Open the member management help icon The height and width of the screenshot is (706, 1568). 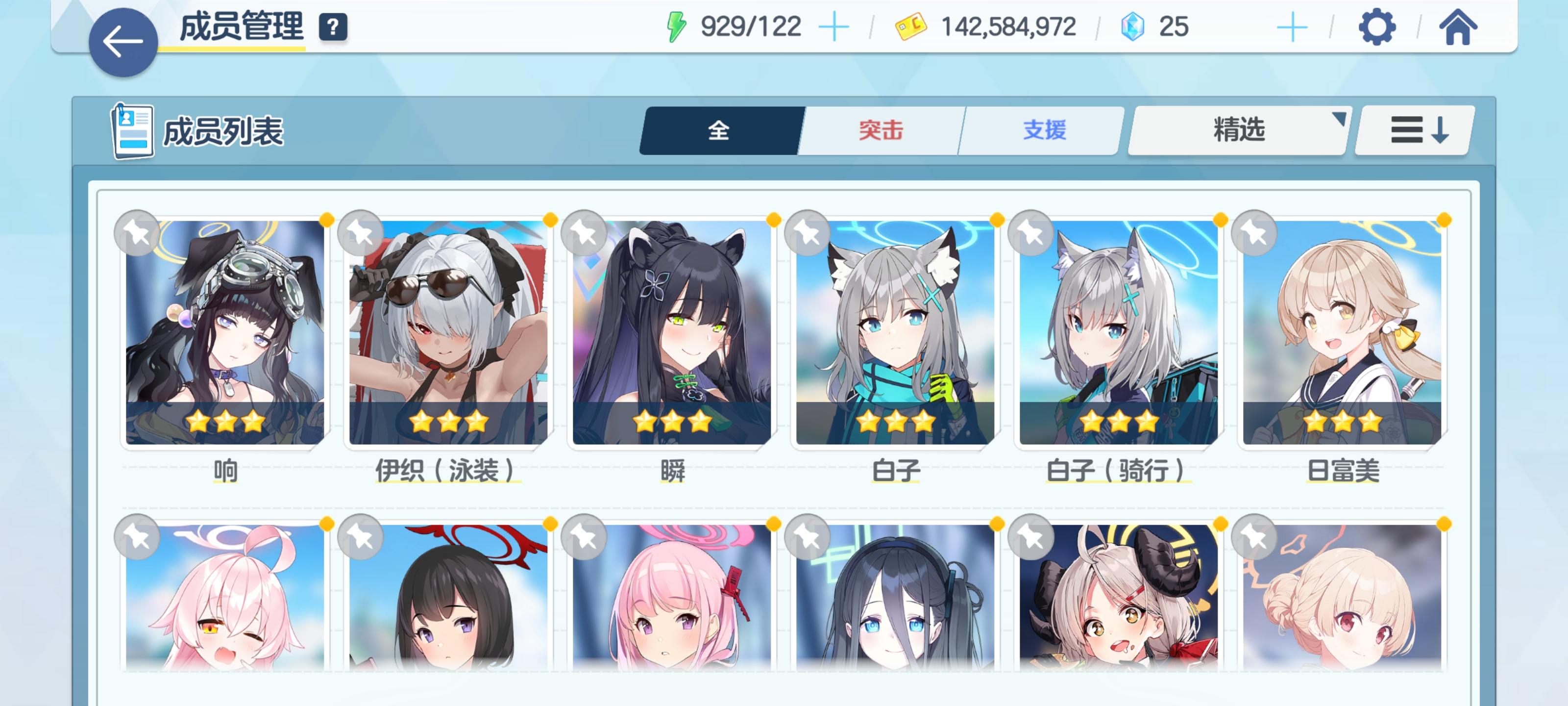click(332, 27)
